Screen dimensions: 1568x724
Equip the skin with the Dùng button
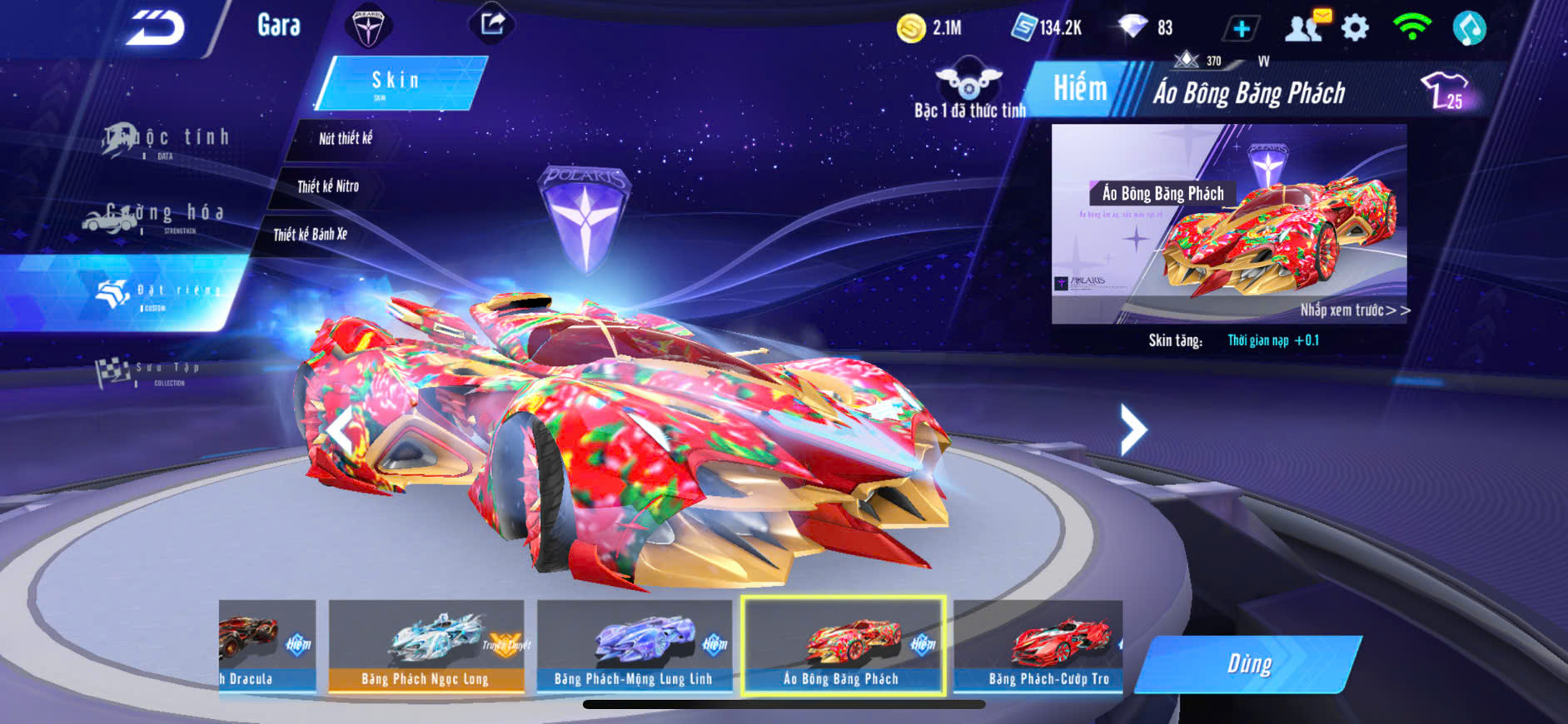[1249, 663]
